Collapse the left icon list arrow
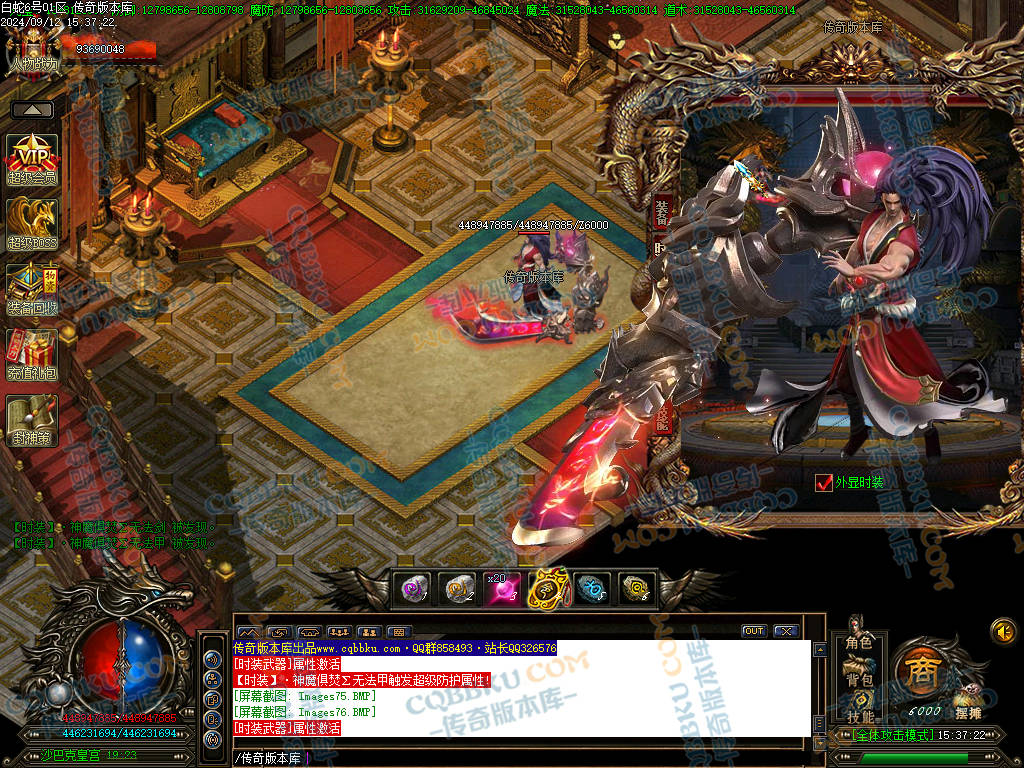 click(x=32, y=110)
